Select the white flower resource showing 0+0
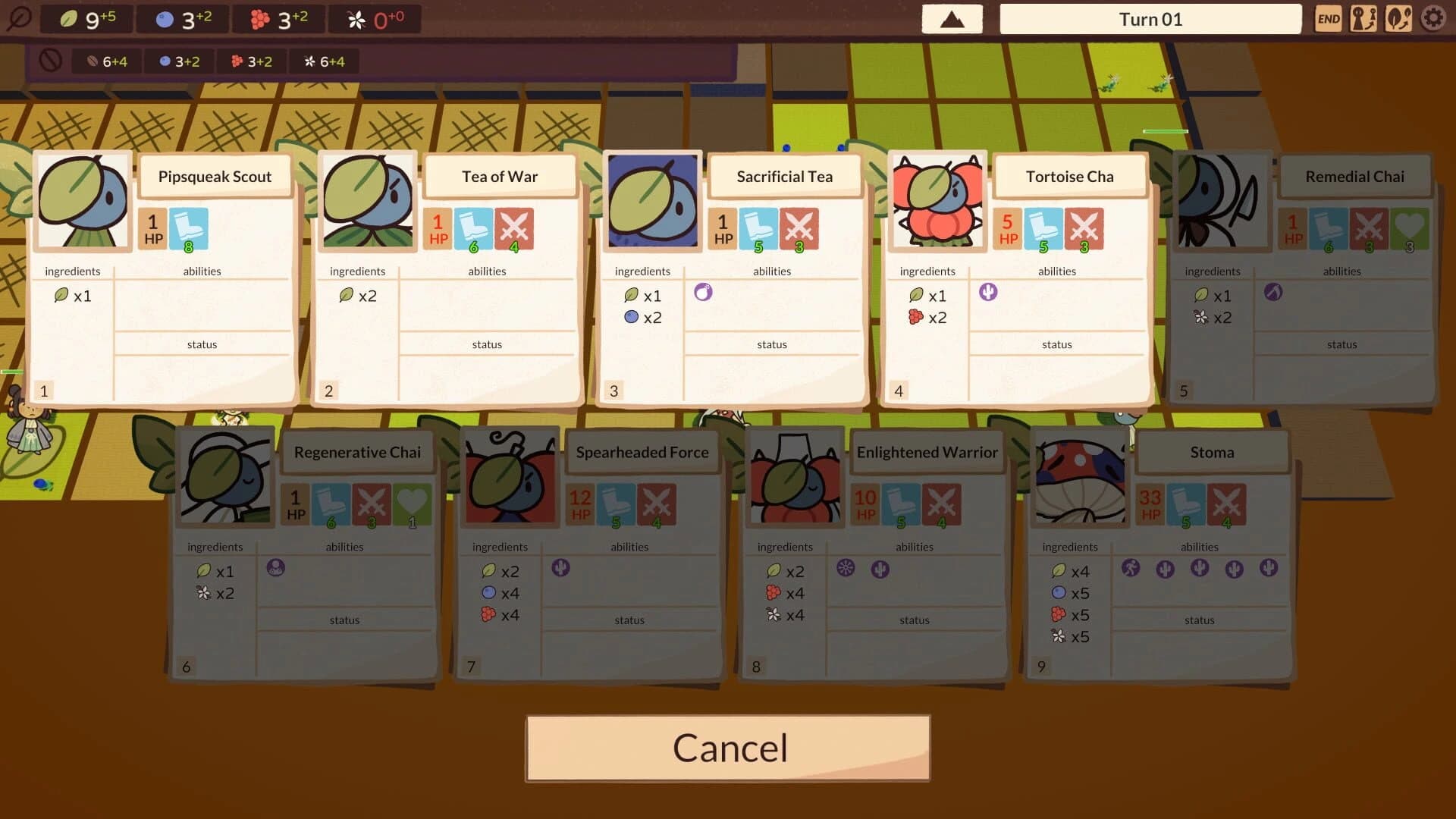Viewport: 1456px width, 819px height. 375,19
